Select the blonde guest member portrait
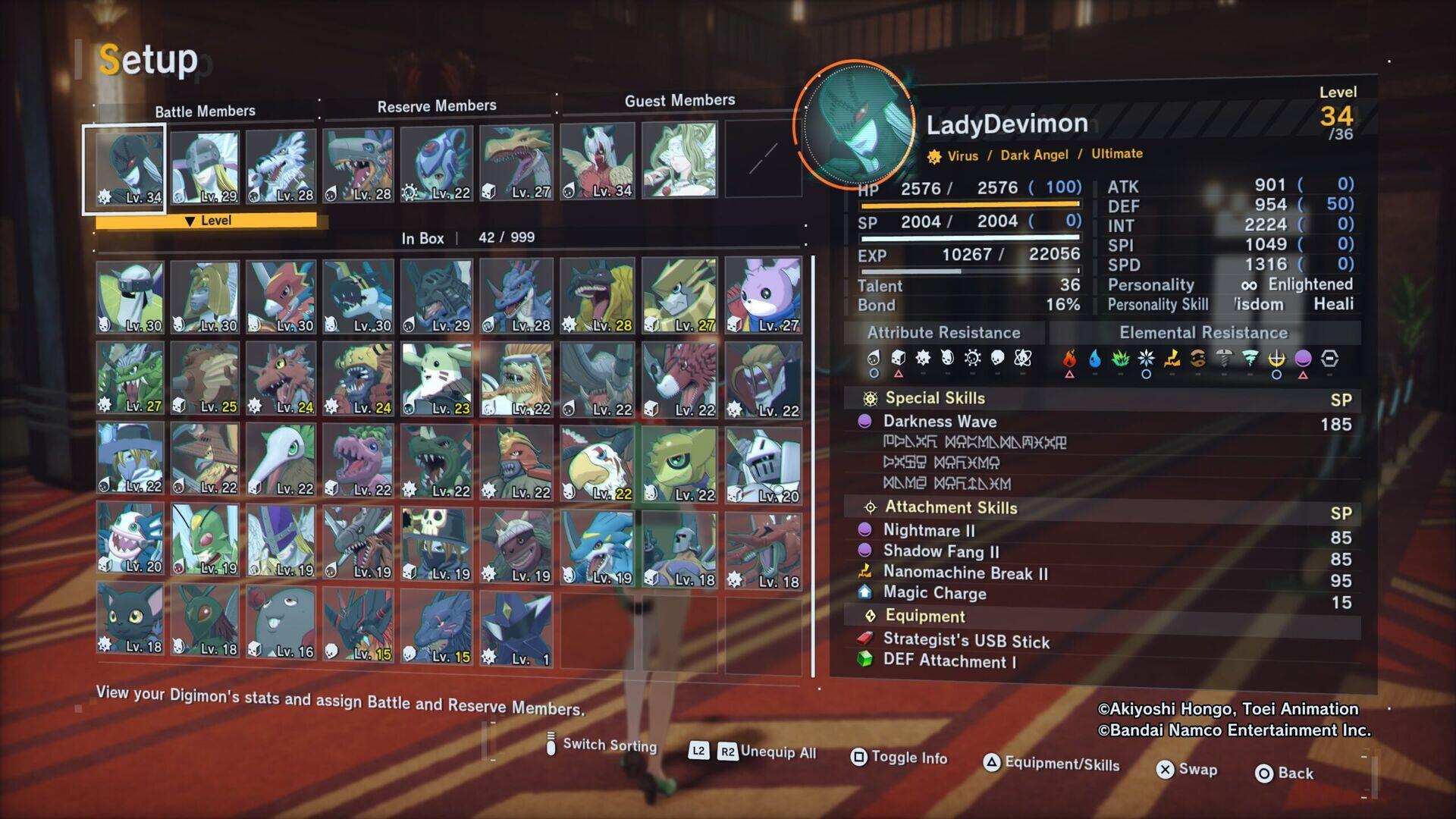Screen dimensions: 1456x819 pyautogui.click(x=679, y=161)
